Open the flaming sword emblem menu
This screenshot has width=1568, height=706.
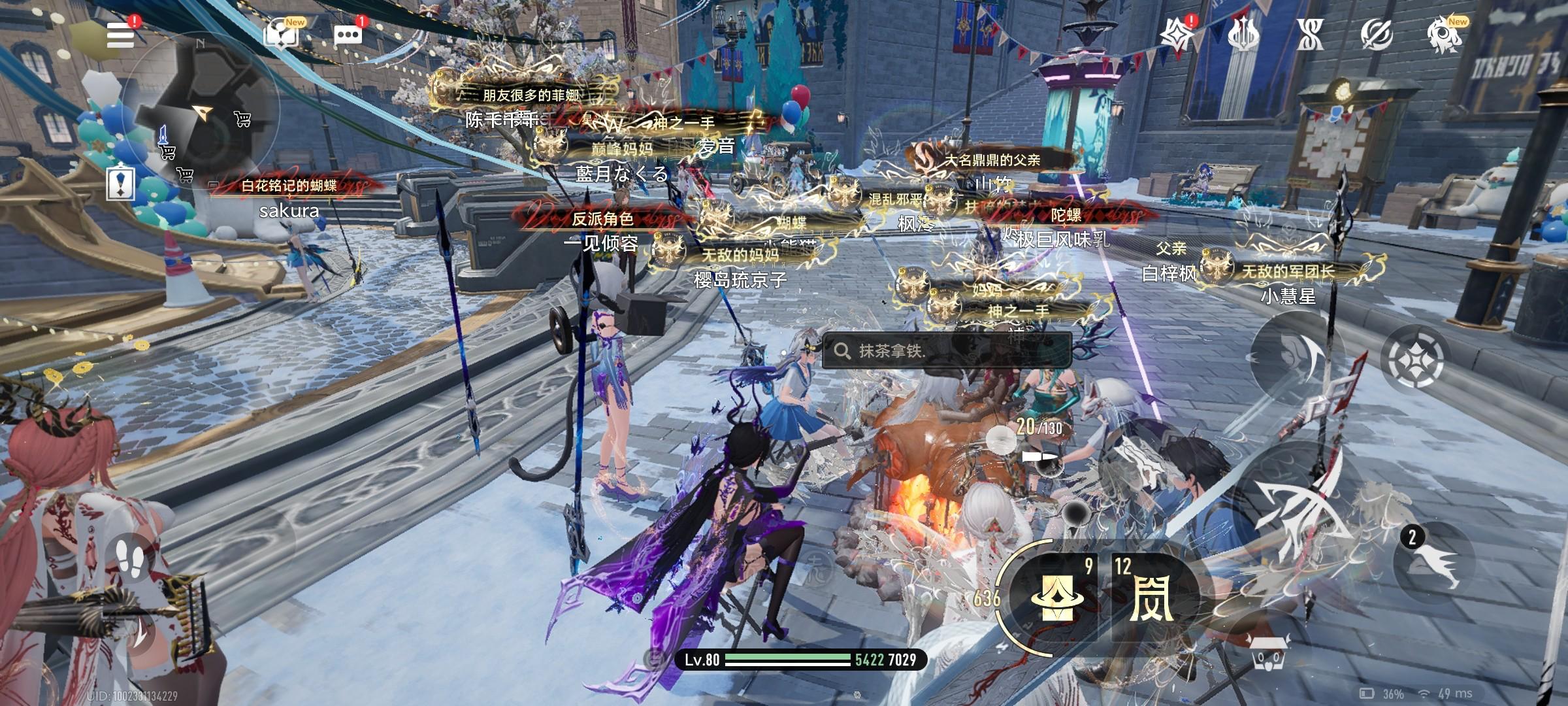(x=1243, y=34)
